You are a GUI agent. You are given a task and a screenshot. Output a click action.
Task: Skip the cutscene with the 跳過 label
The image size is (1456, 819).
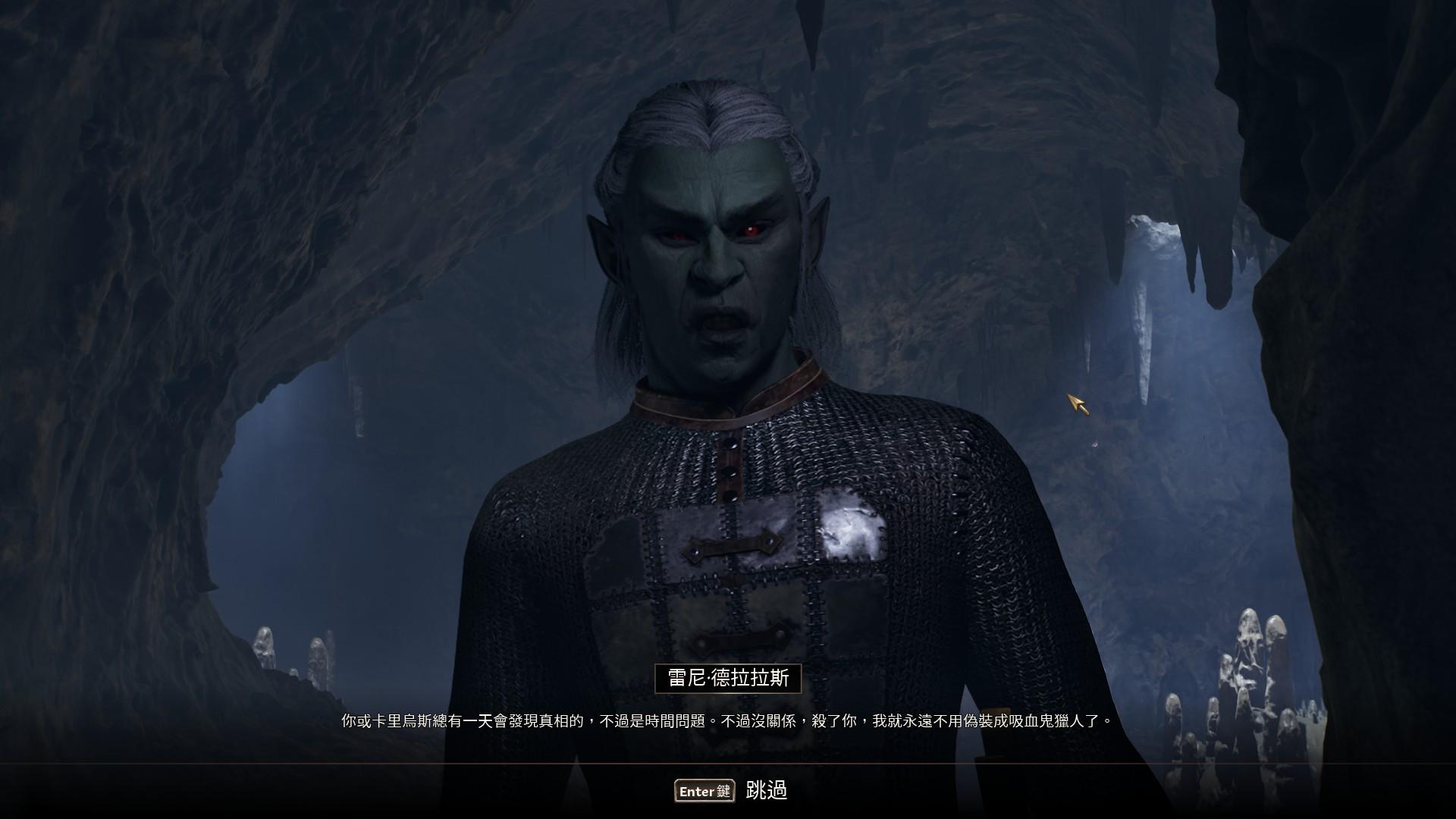[x=766, y=791]
